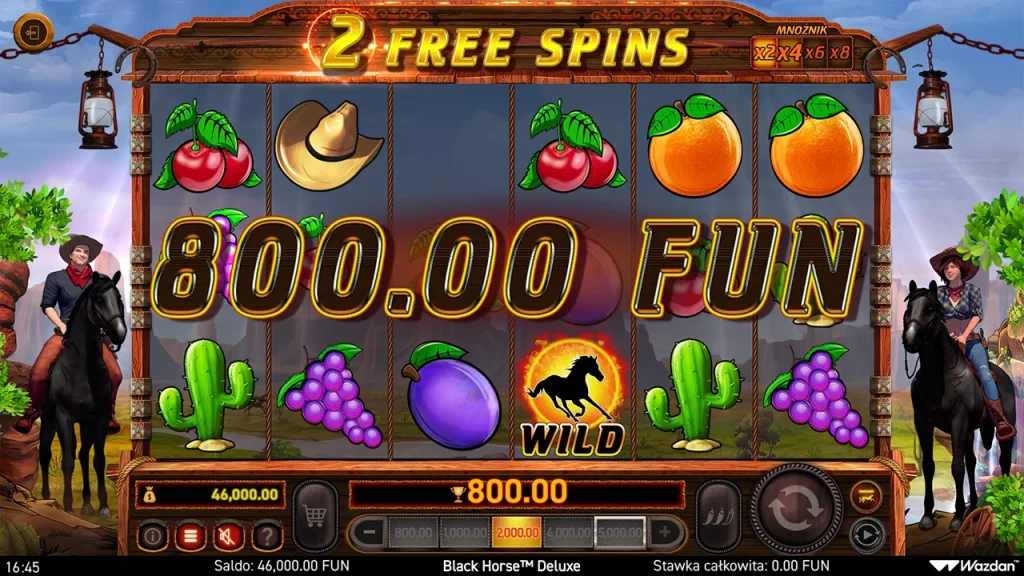This screenshot has width=1024, height=576.
Task: Decrease the bet with the minus button
Action: pyautogui.click(x=369, y=533)
